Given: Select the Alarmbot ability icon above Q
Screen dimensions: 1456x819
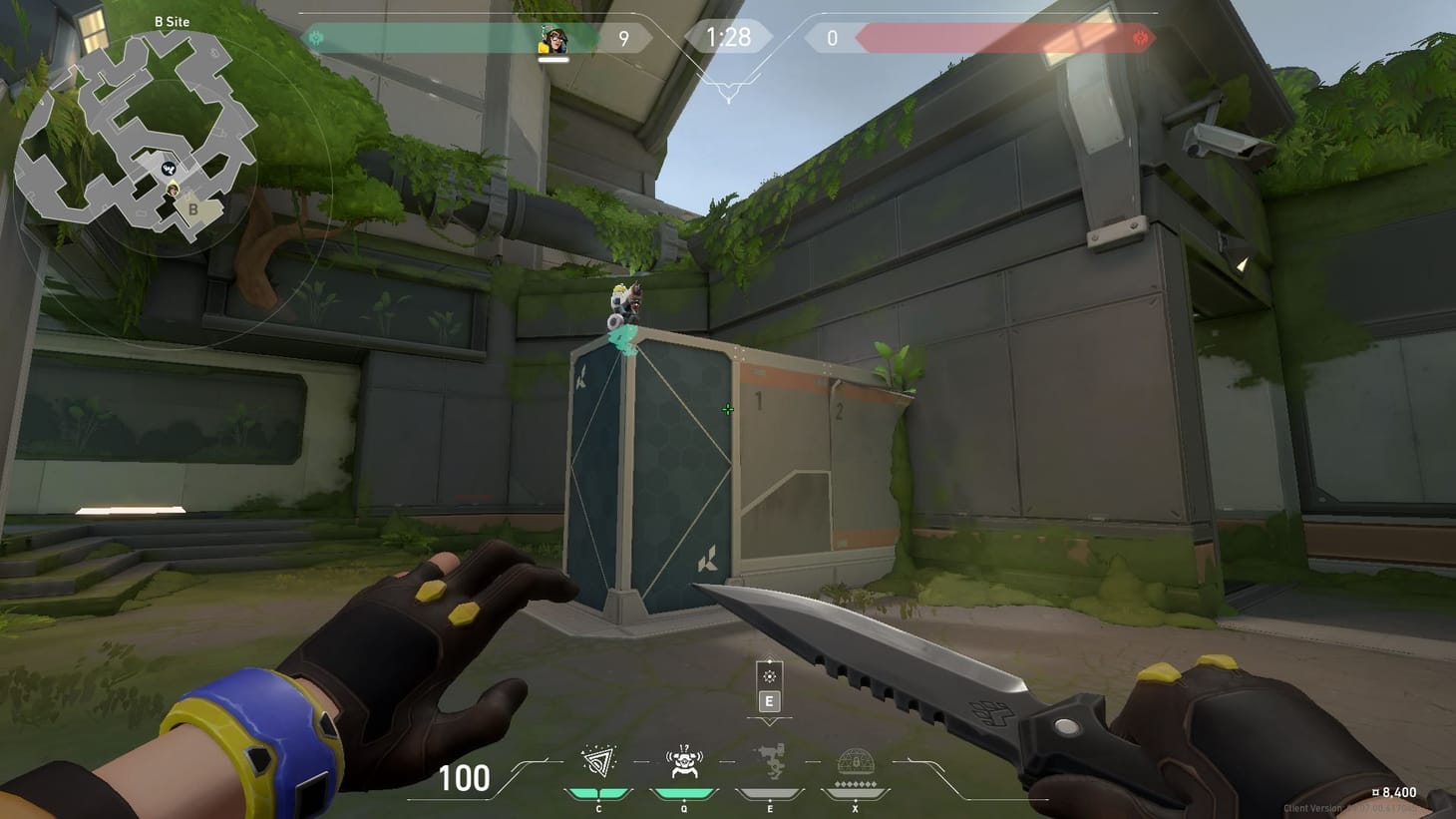Looking at the screenshot, I should pos(684,761).
